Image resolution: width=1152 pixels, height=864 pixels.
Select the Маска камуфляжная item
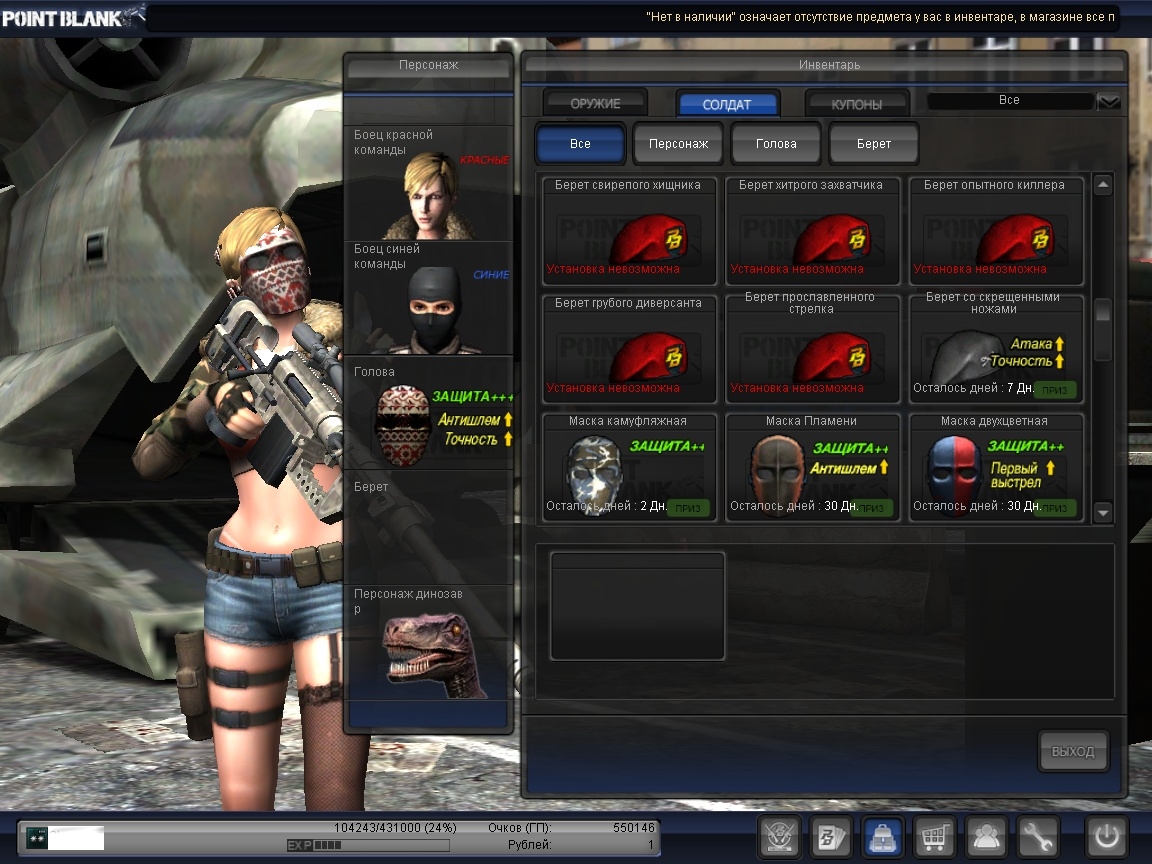point(629,467)
